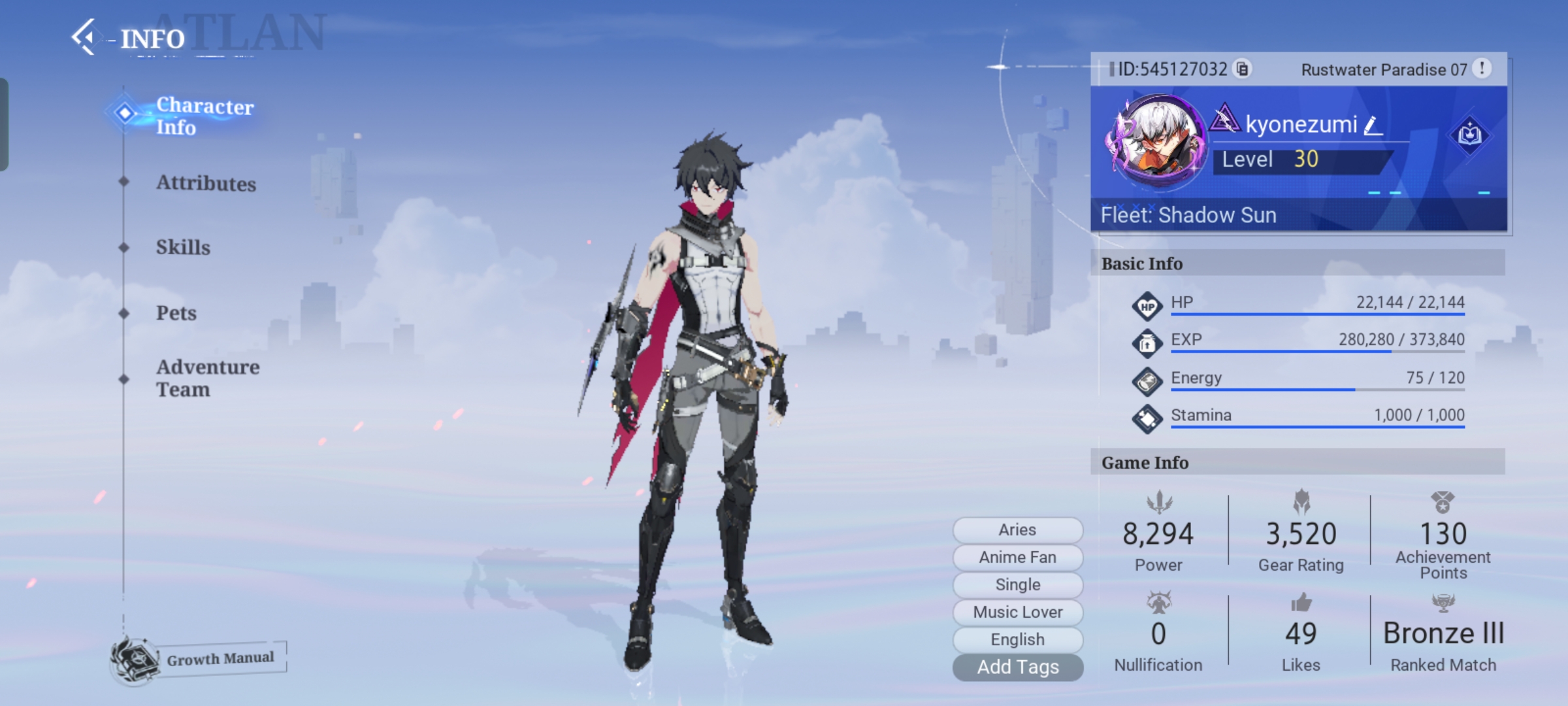
Task: Click the player avatar portrait
Action: click(x=1158, y=142)
